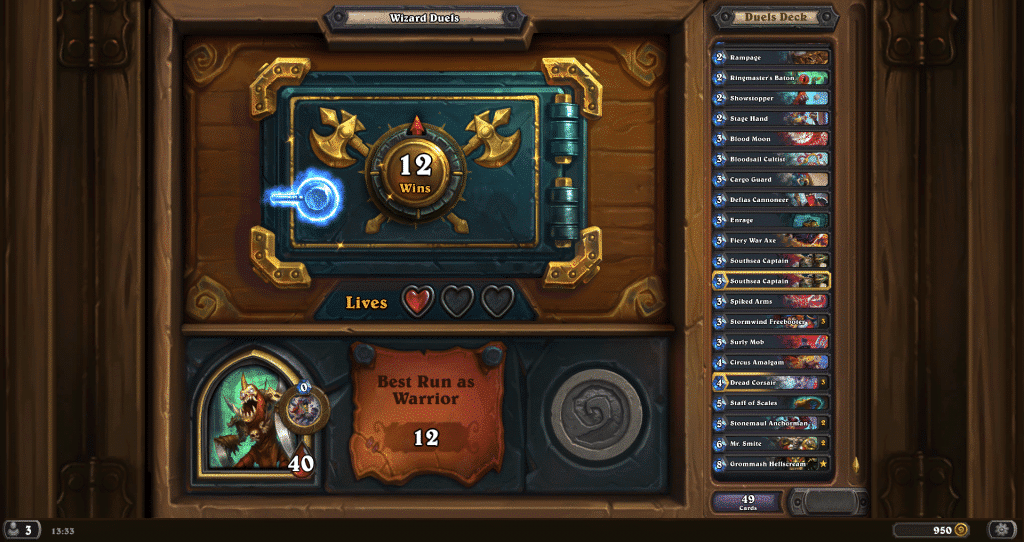
Task: Choose Grommash Hellscream from deck list
Action: pos(770,464)
